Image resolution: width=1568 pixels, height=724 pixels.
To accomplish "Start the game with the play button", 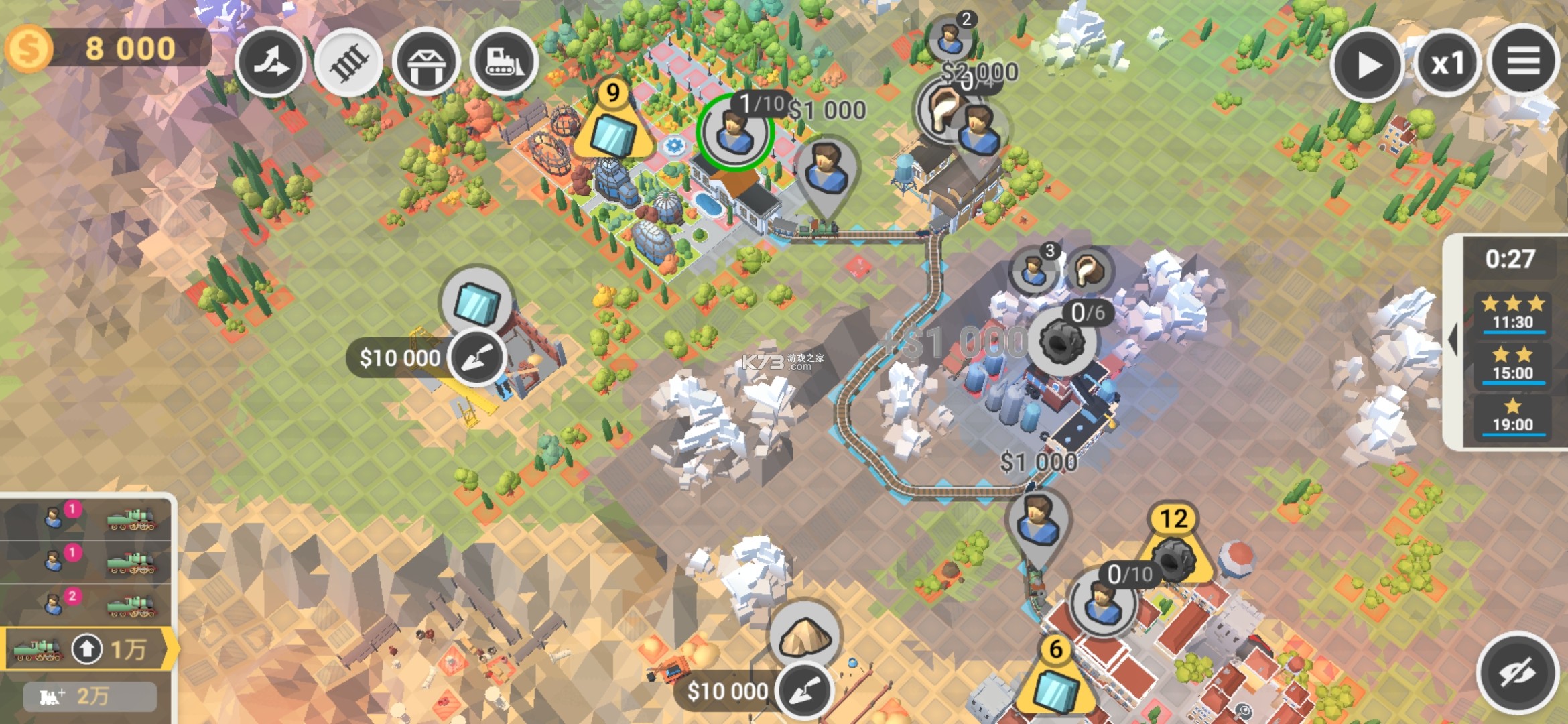I will (1367, 65).
